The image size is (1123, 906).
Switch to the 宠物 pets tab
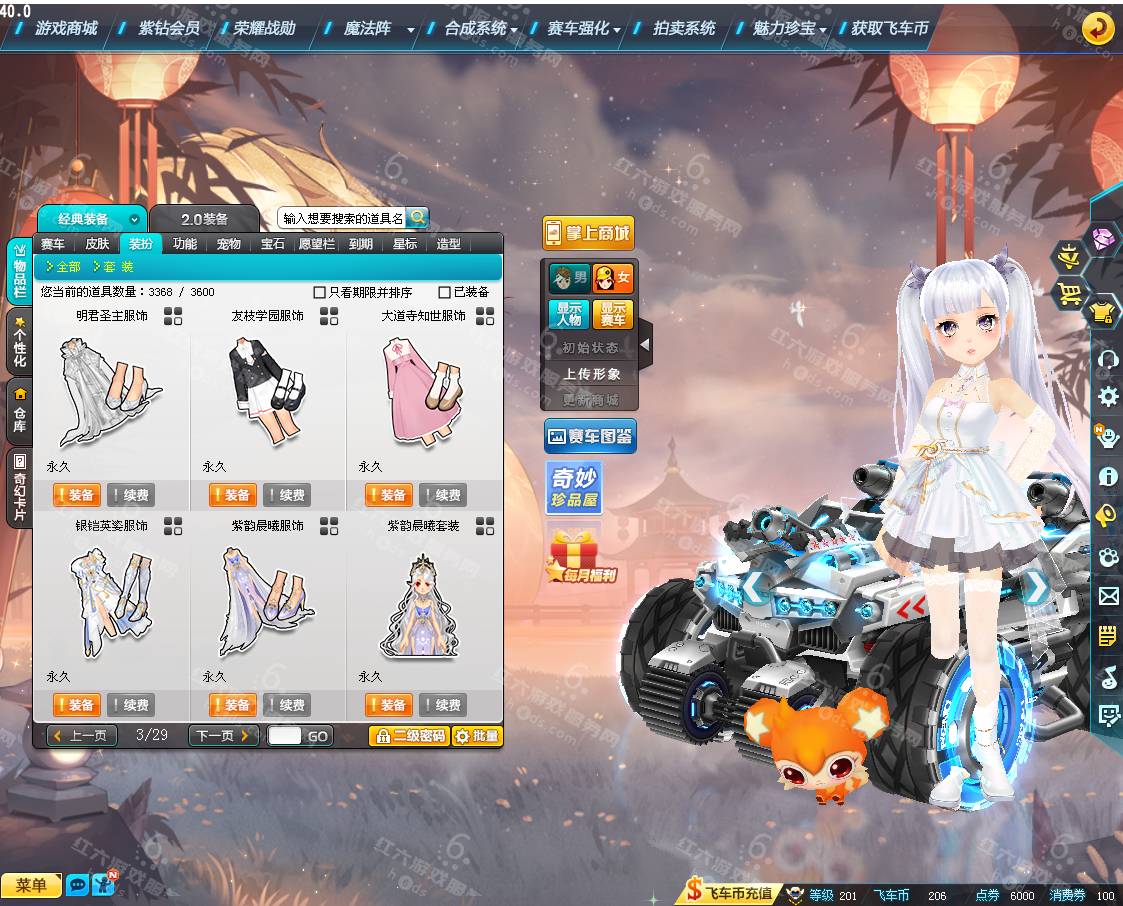pos(229,244)
